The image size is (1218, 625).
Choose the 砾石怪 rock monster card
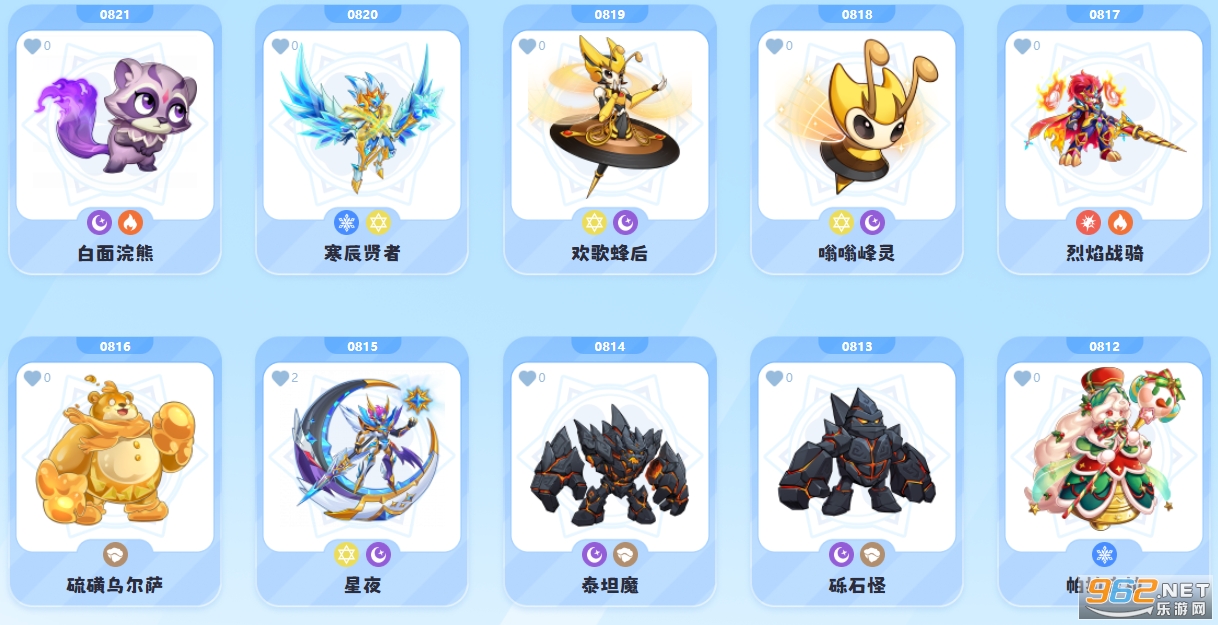tap(856, 457)
